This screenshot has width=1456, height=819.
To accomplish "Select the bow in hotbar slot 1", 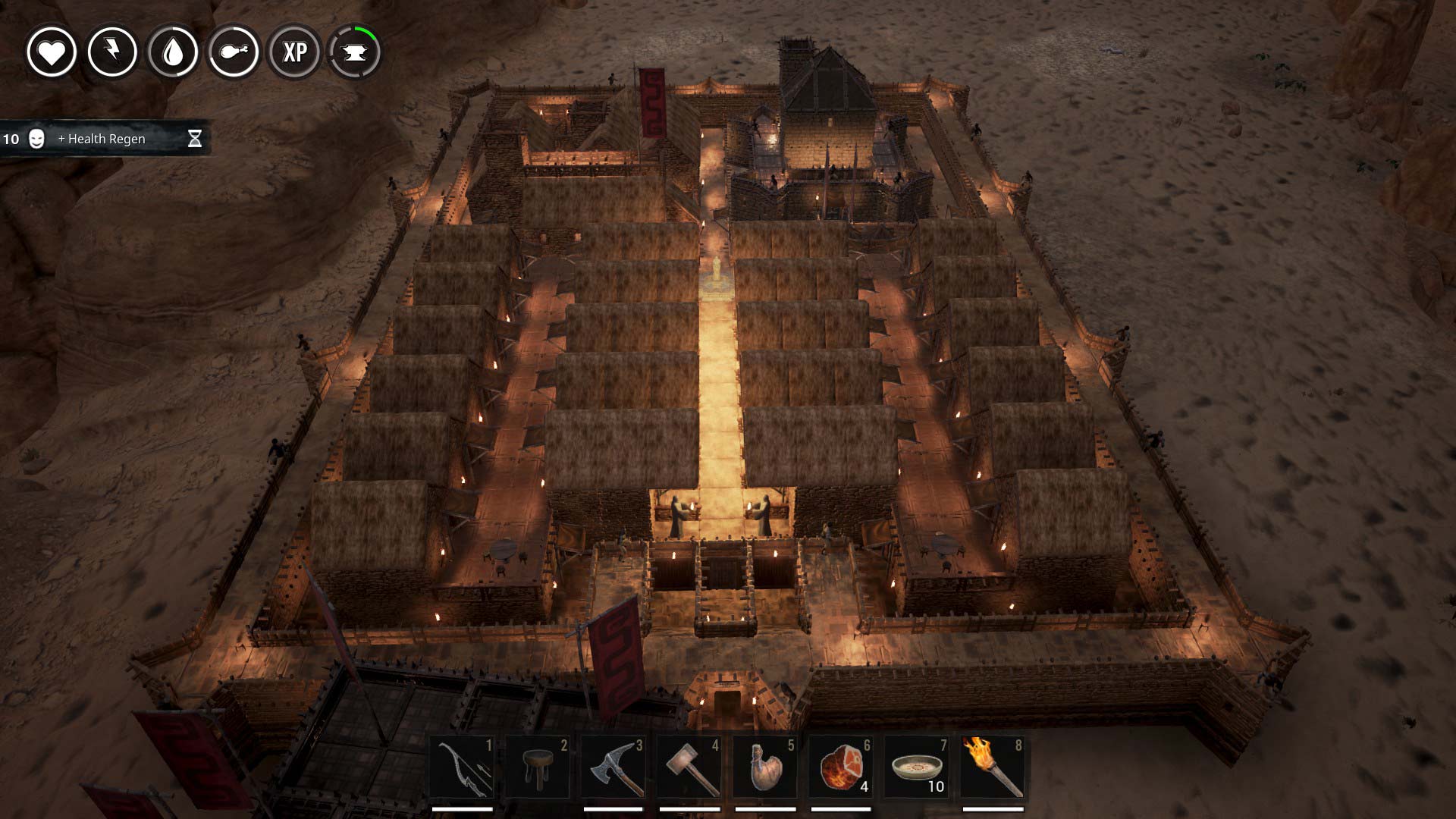I will click(462, 767).
